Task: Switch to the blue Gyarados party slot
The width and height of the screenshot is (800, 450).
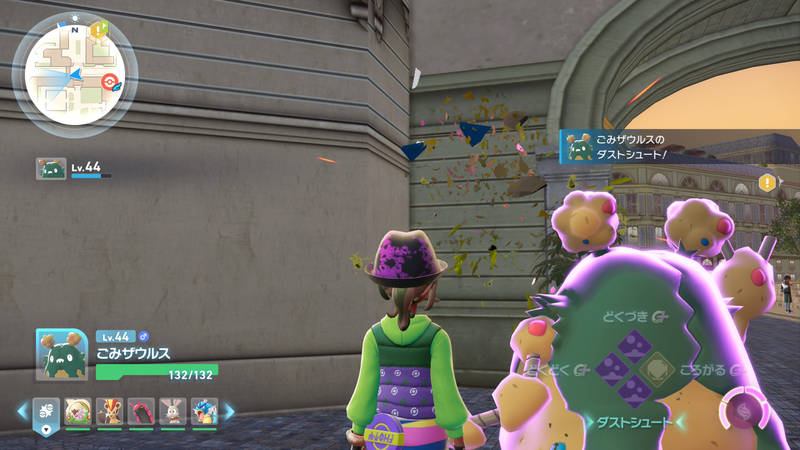Action: pos(203,411)
